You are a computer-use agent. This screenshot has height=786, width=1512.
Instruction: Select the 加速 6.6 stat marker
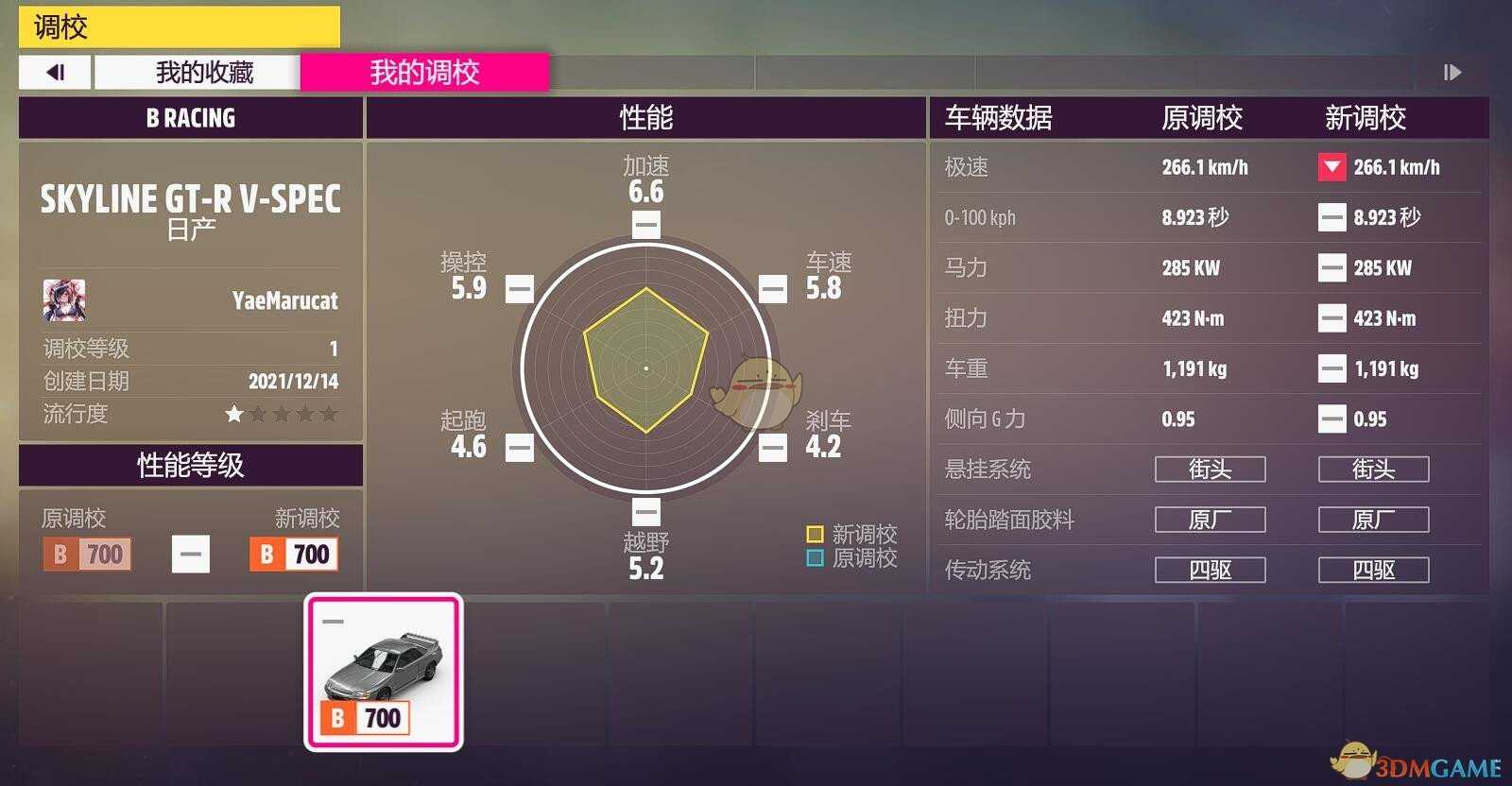644,225
